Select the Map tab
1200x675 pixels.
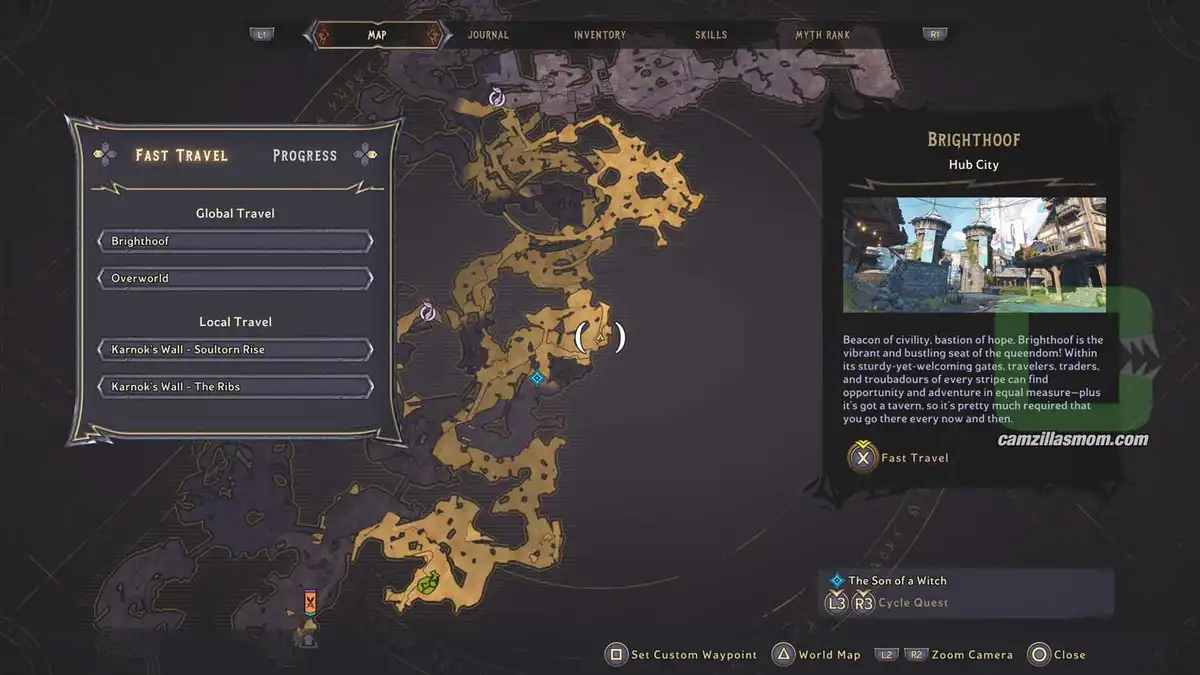377,35
